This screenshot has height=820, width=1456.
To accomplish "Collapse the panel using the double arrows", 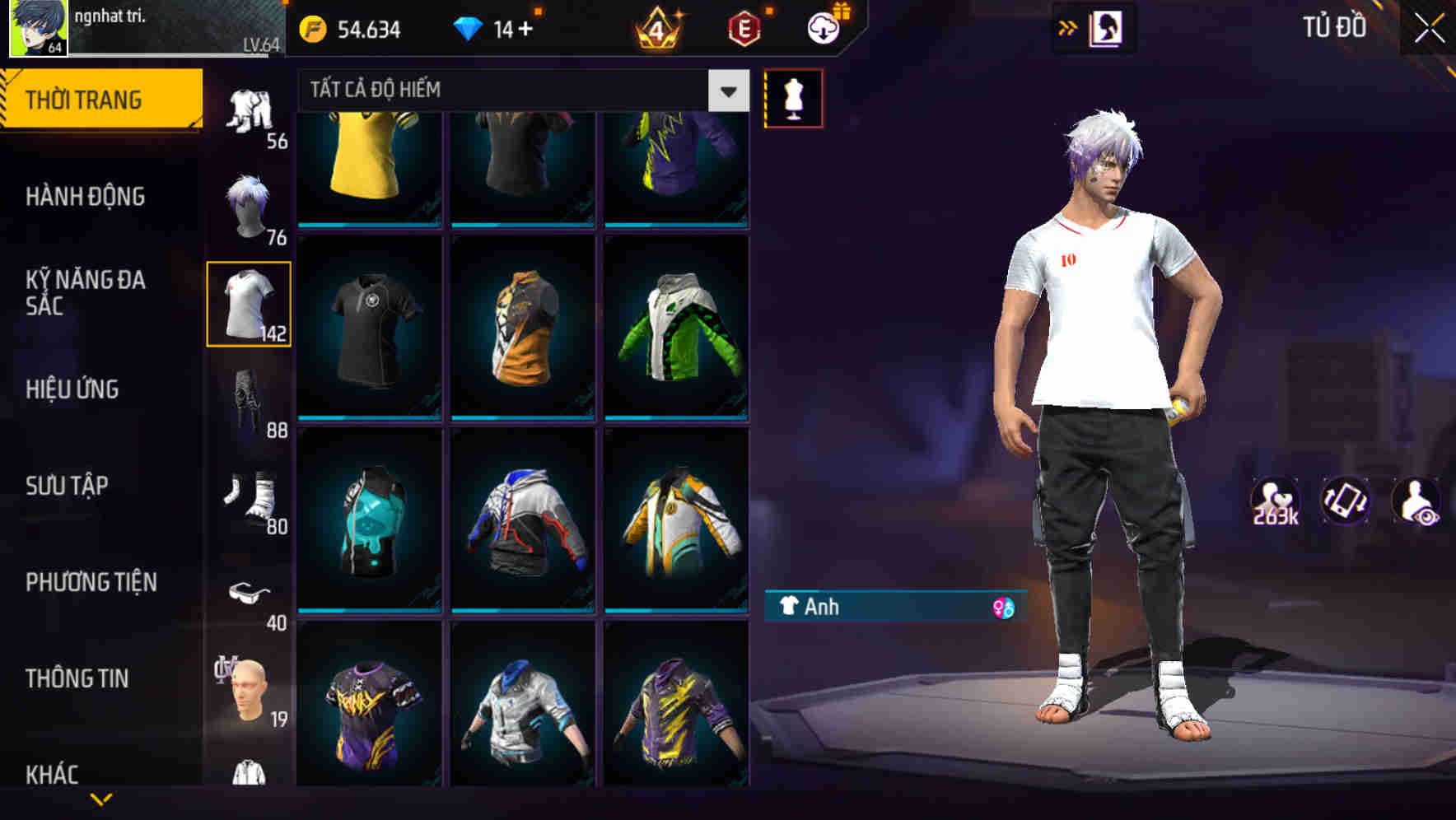I will [x=1068, y=26].
